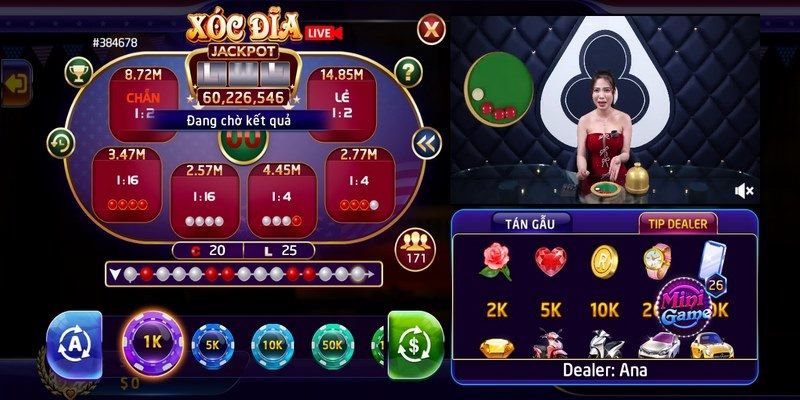Pick the 10K chip
800x400 pixels.
tap(272, 345)
